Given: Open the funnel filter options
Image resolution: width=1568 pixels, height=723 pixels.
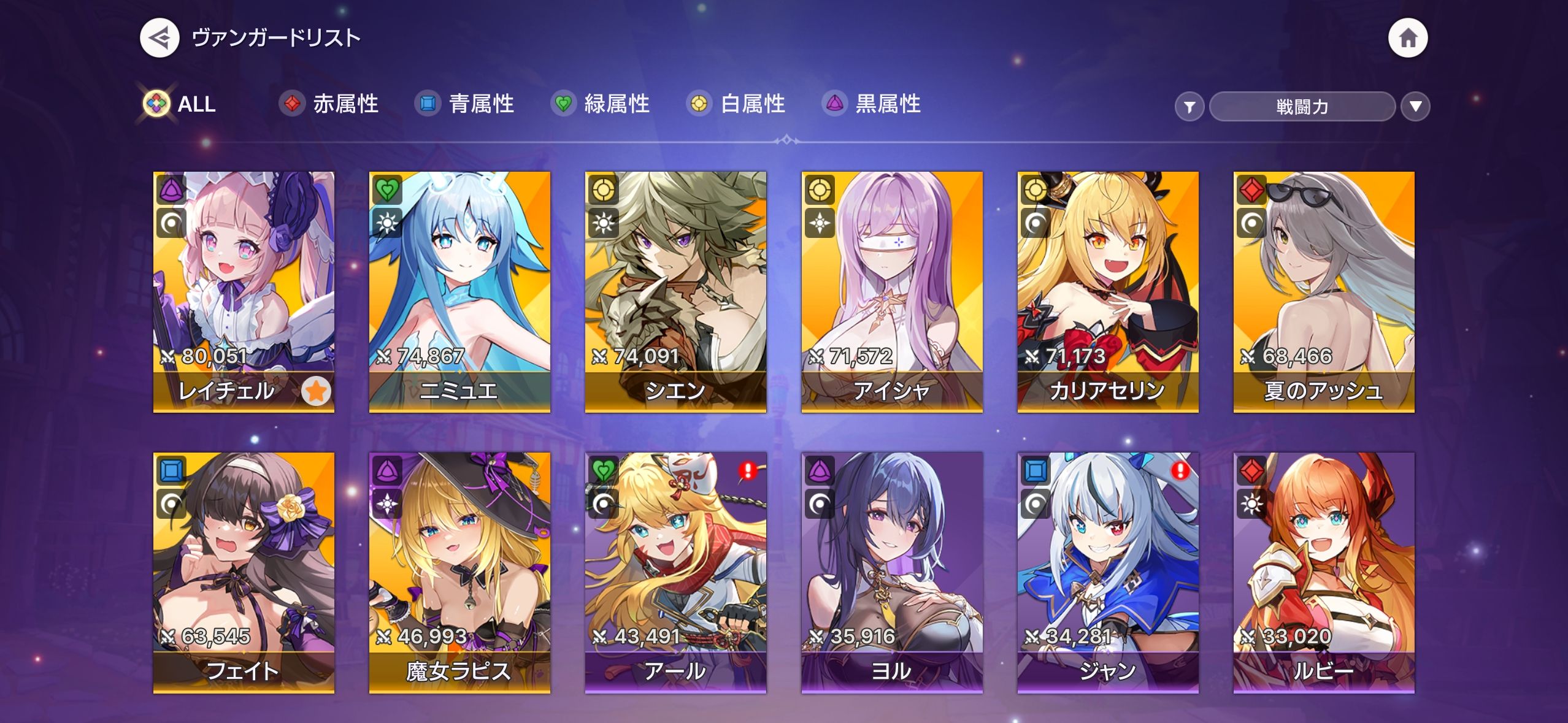Looking at the screenshot, I should pyautogui.click(x=1189, y=107).
